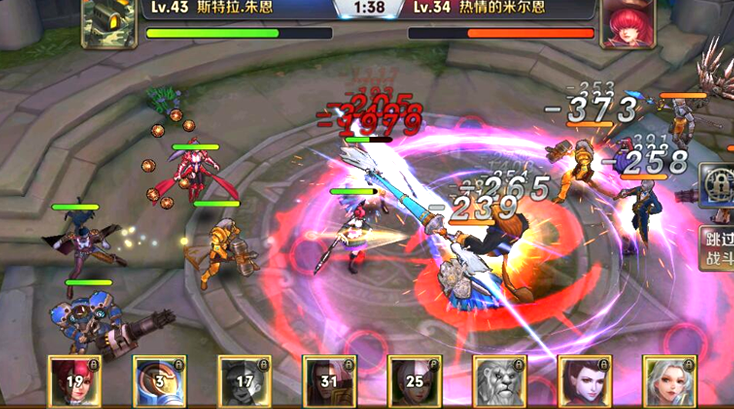Use the hero skill with cooldown 25
Viewport: 734px width, 409px height.
pyautogui.click(x=415, y=381)
